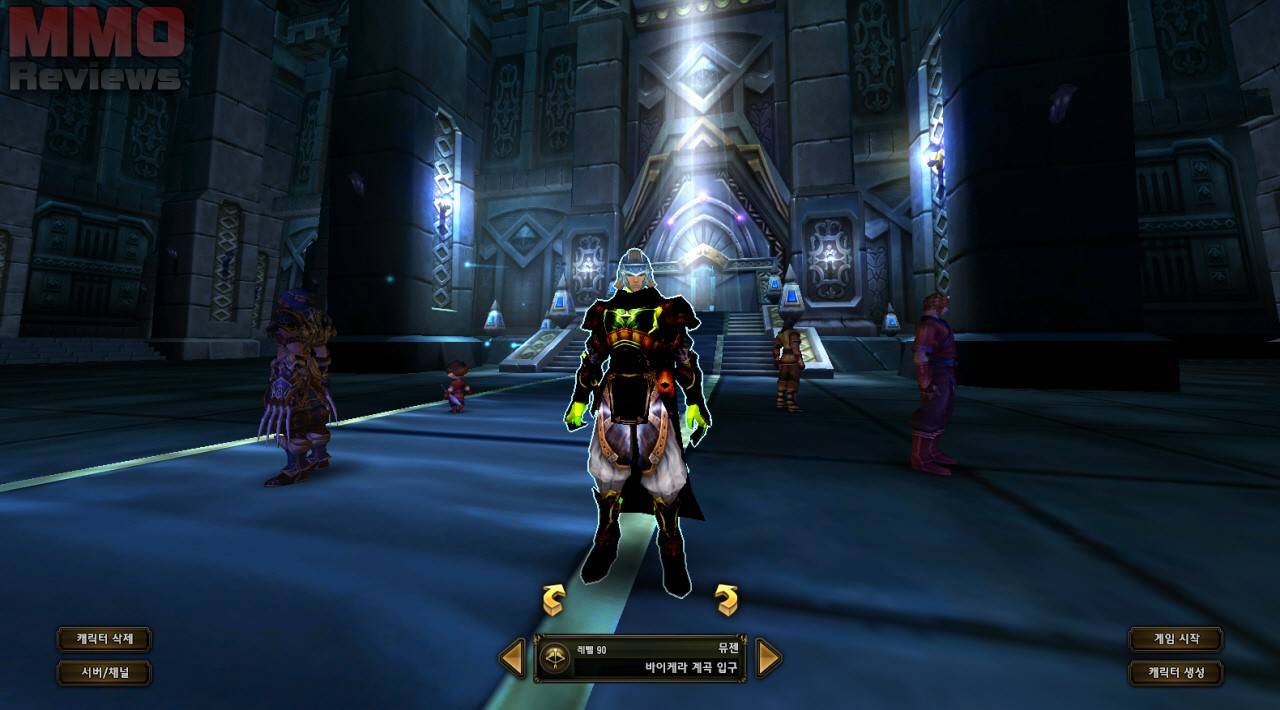This screenshot has height=710, width=1280.
Task: Select the highlighted black-armored character
Action: [x=640, y=420]
